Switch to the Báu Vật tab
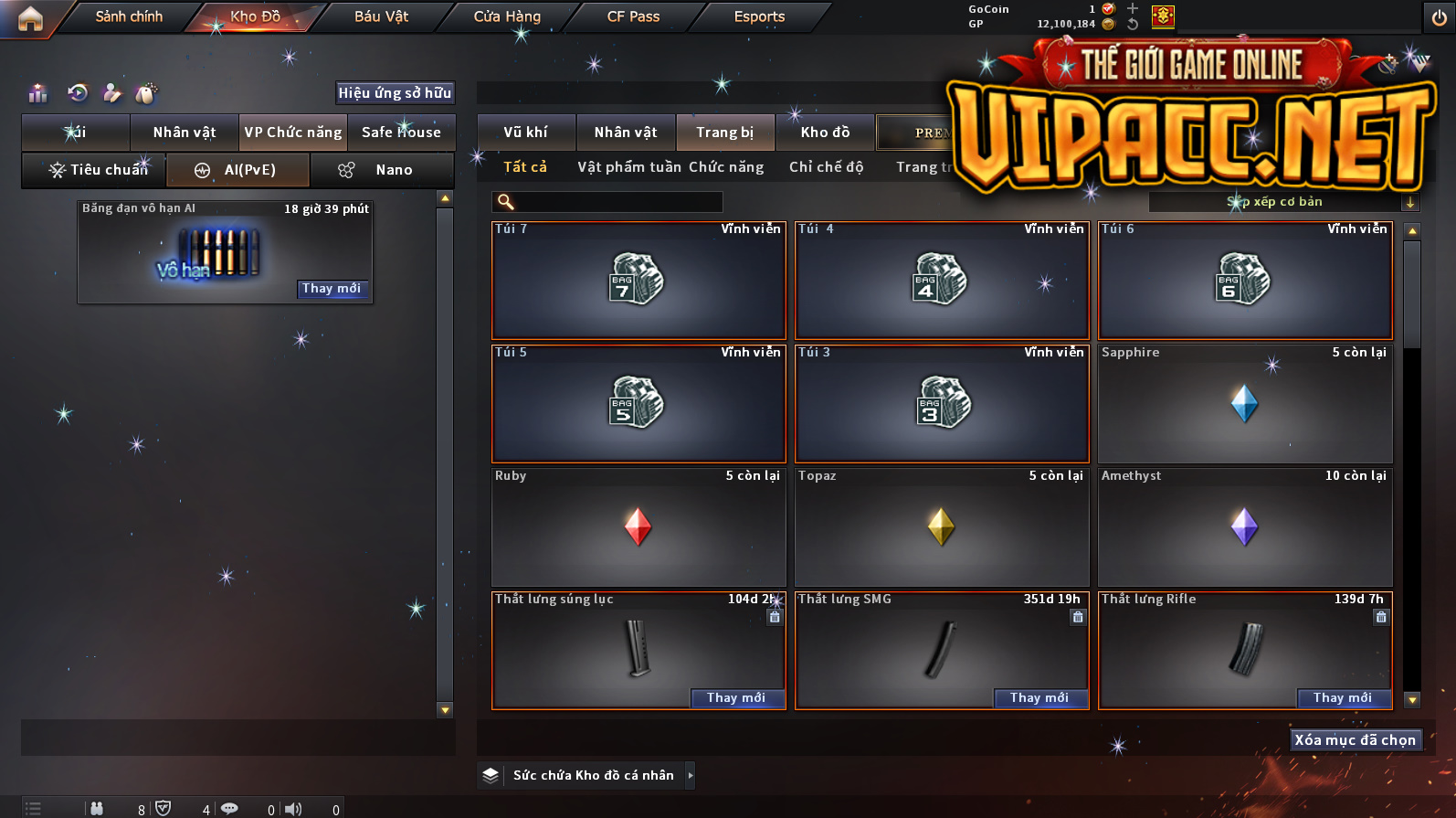1456x818 pixels. click(381, 16)
